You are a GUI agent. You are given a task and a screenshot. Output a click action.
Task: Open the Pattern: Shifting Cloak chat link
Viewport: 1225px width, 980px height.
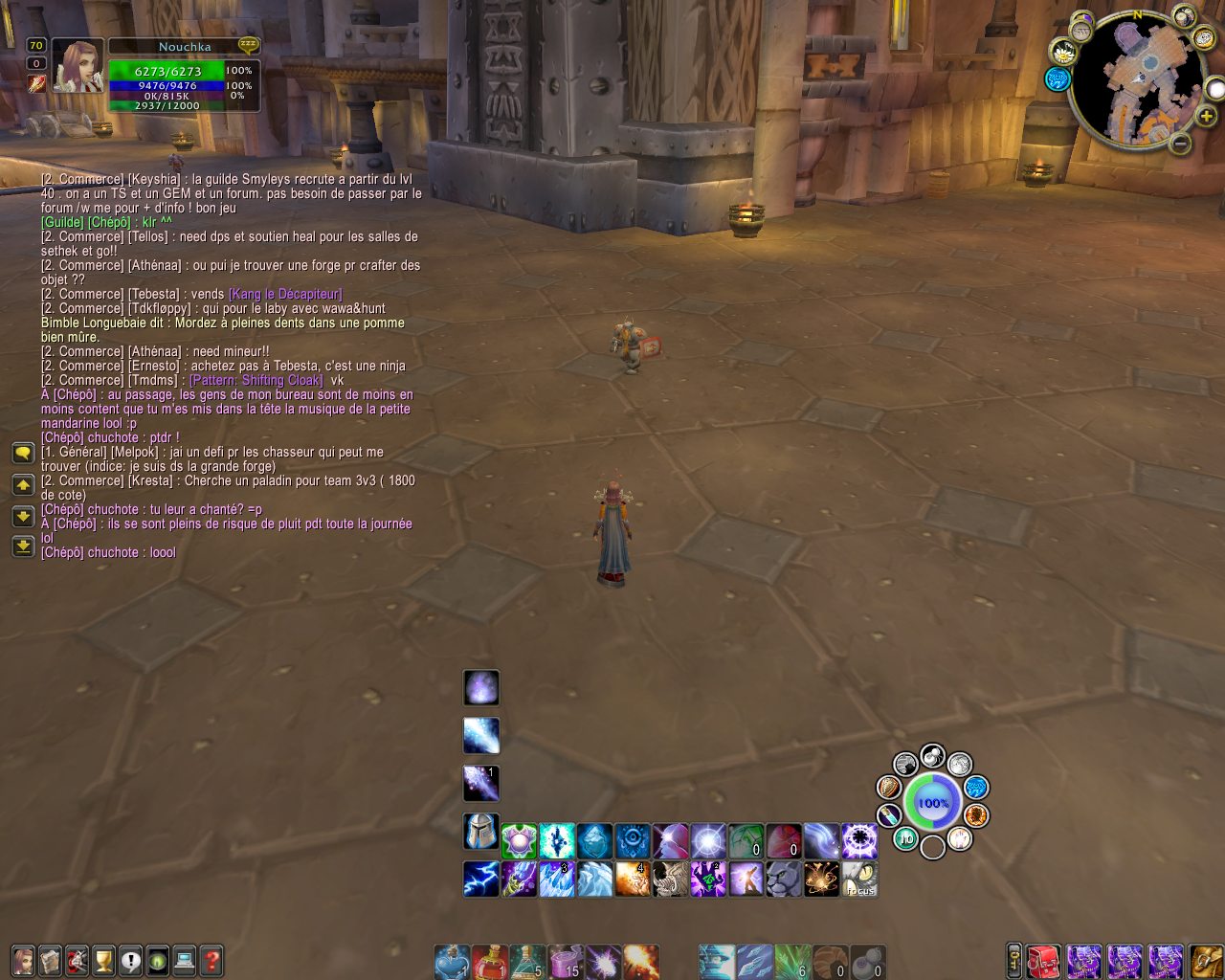pos(256,380)
